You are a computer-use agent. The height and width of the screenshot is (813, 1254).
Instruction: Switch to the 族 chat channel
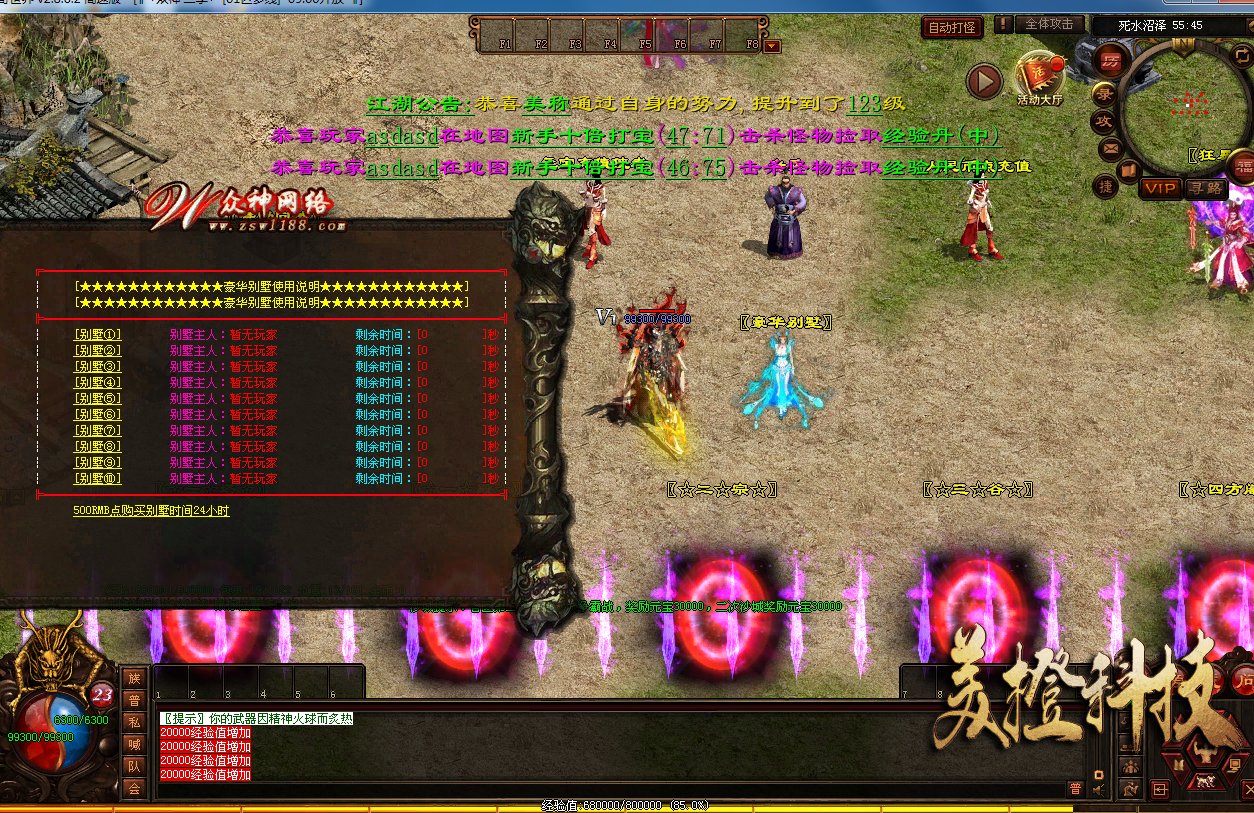point(134,678)
